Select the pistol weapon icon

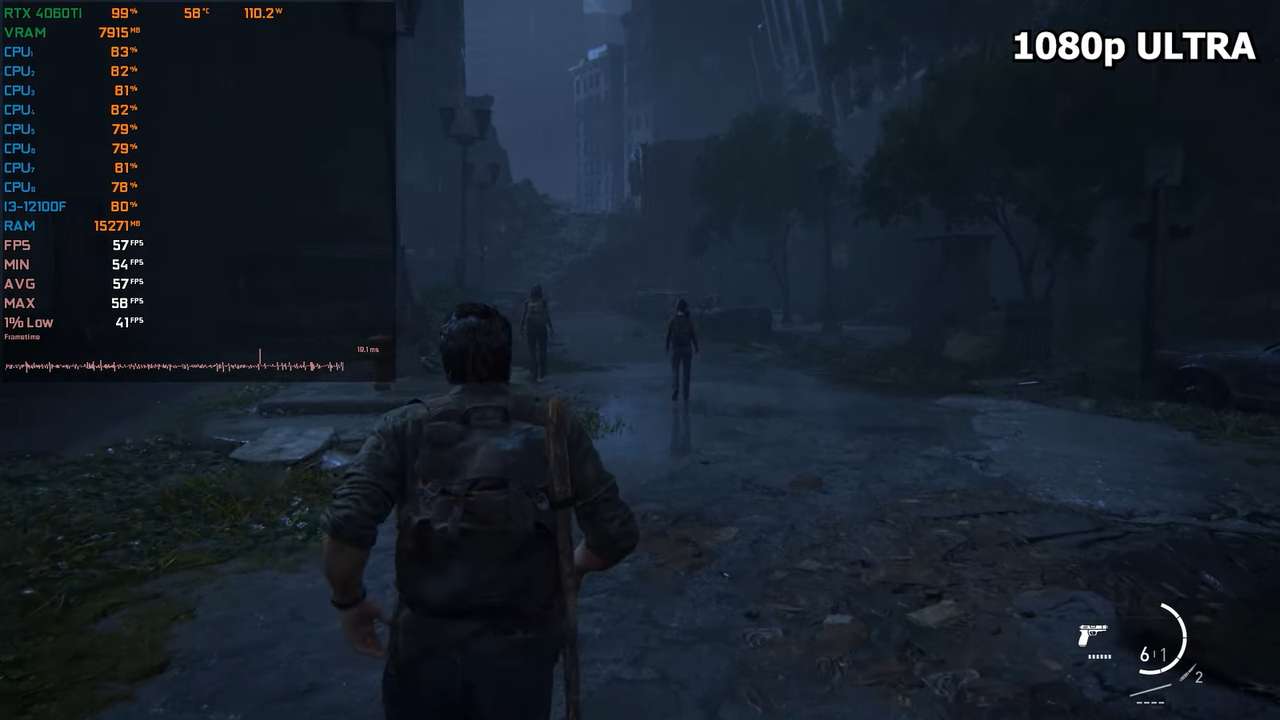(x=1092, y=635)
